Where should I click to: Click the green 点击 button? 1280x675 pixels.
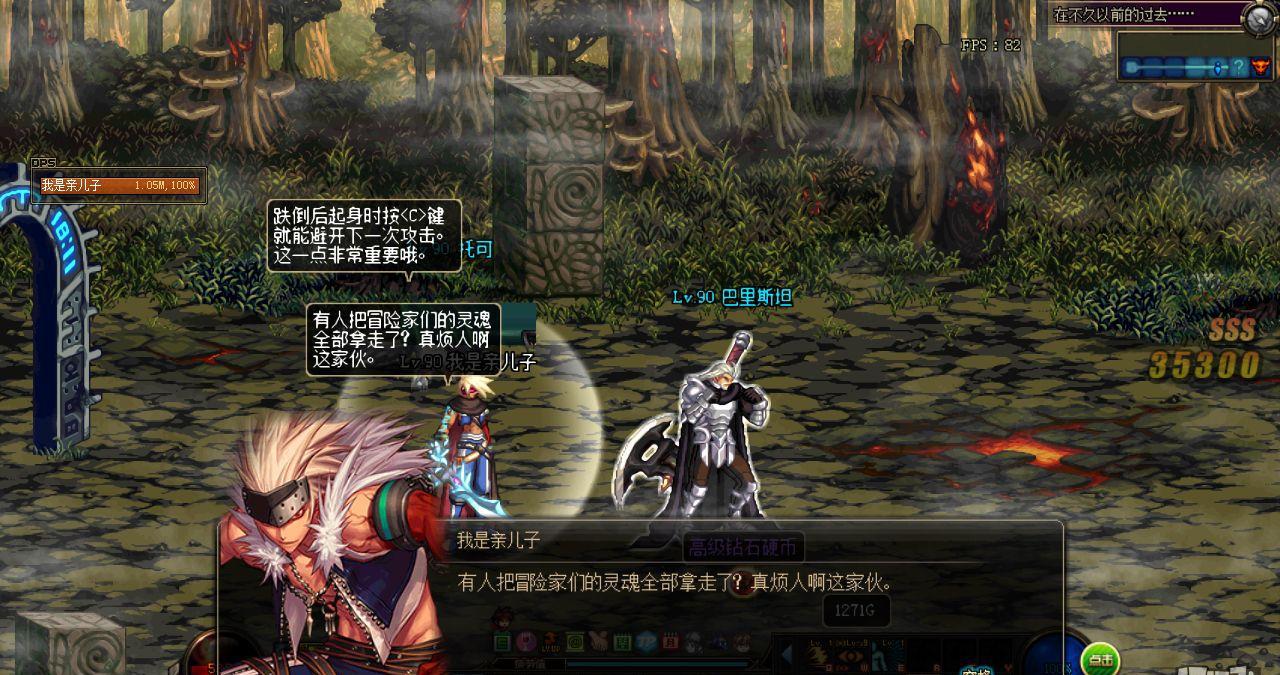tap(1100, 659)
